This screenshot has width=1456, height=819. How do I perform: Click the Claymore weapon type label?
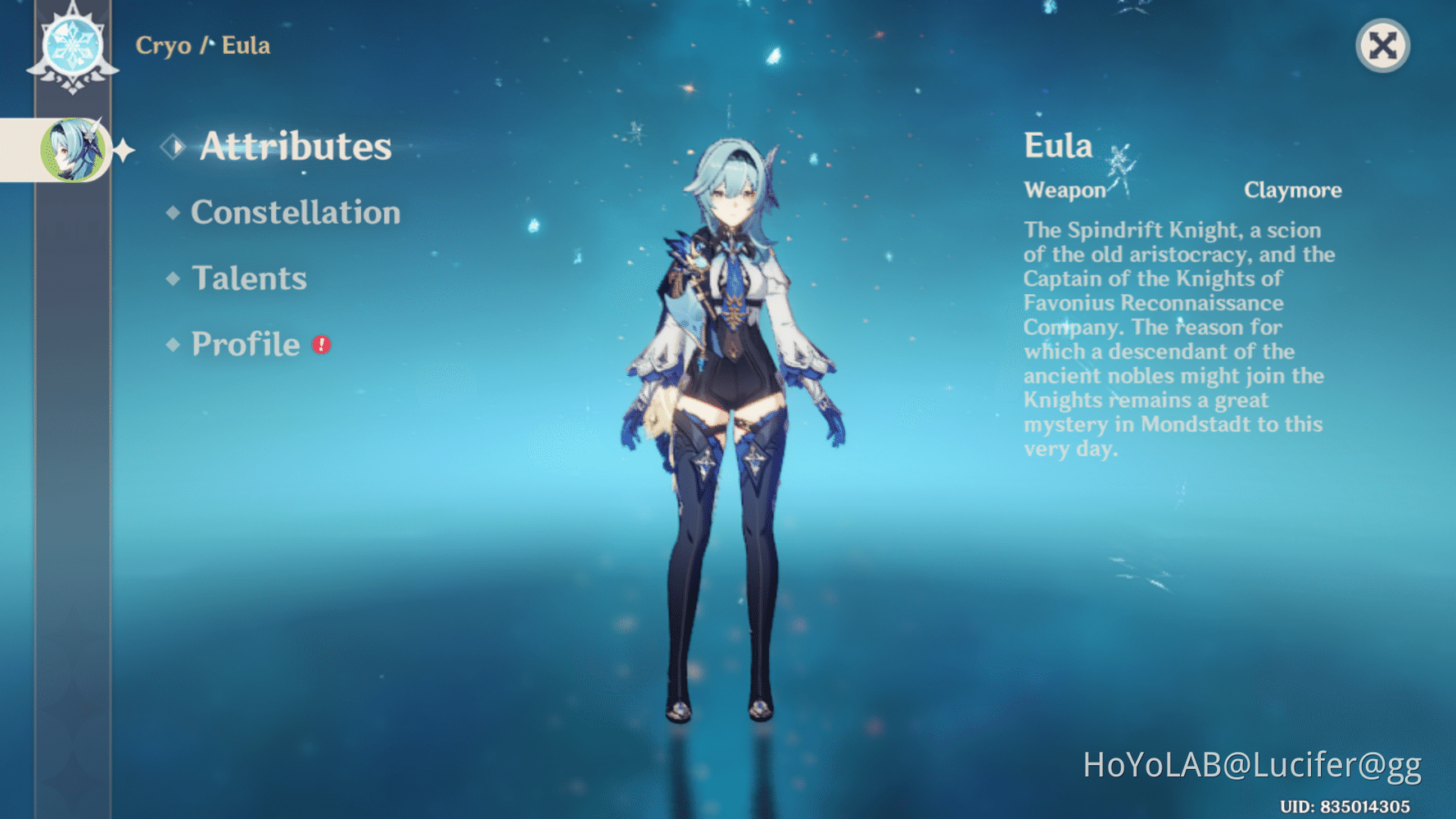tap(1294, 190)
